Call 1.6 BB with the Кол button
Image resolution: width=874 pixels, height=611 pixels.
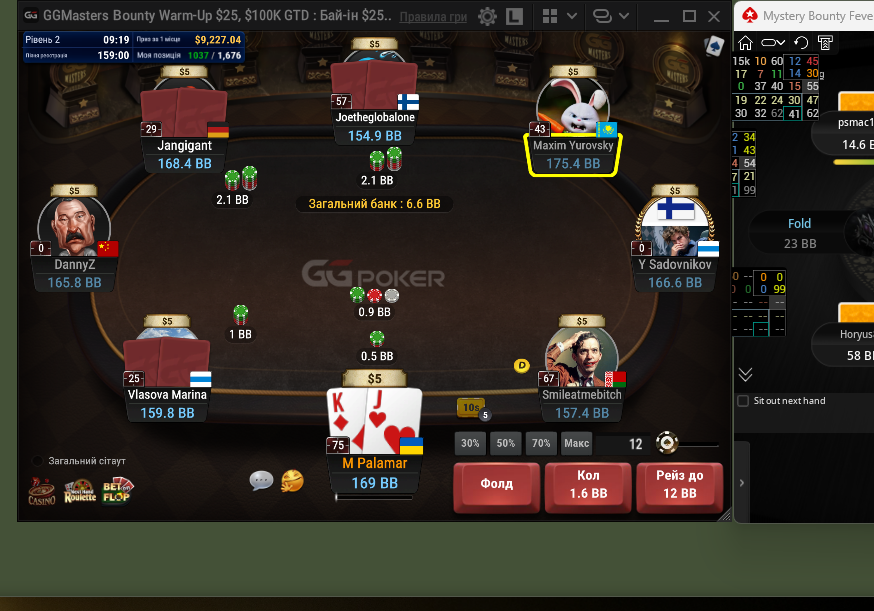(x=588, y=485)
